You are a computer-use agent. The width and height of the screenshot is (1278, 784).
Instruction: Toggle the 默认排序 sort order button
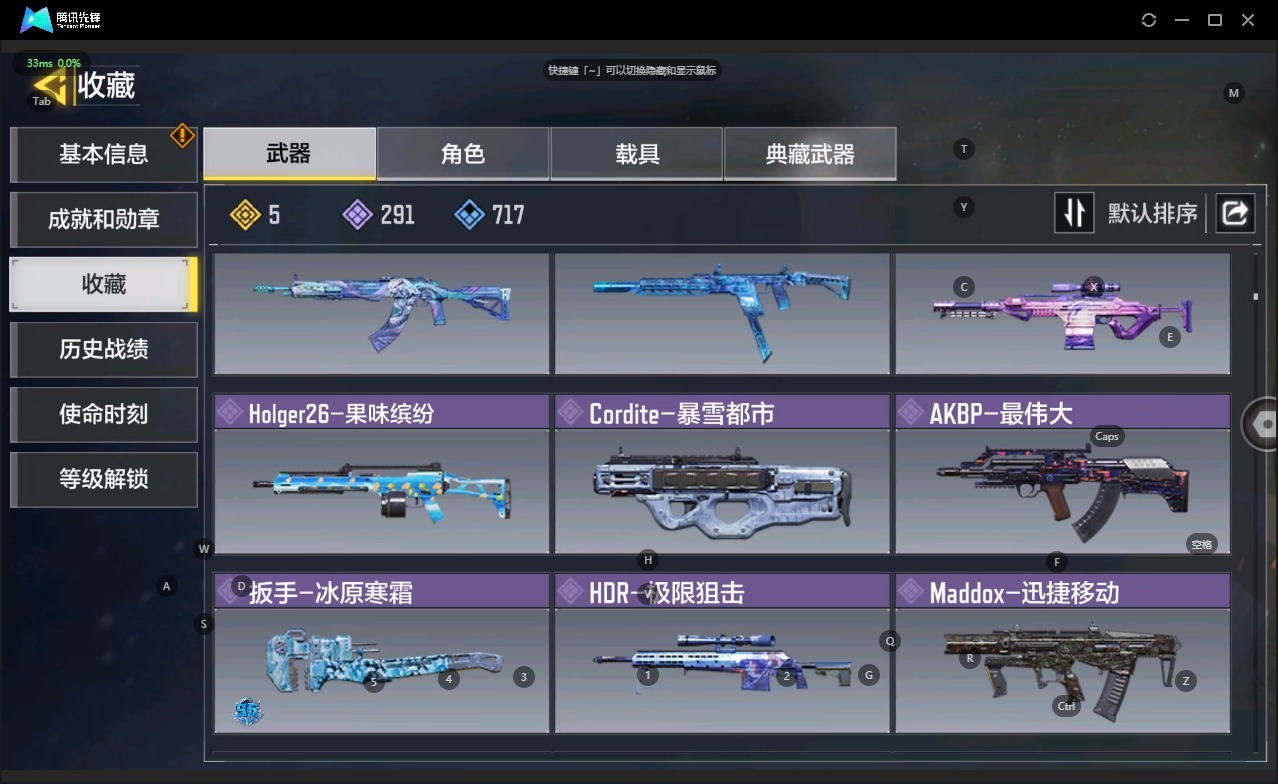[1074, 213]
